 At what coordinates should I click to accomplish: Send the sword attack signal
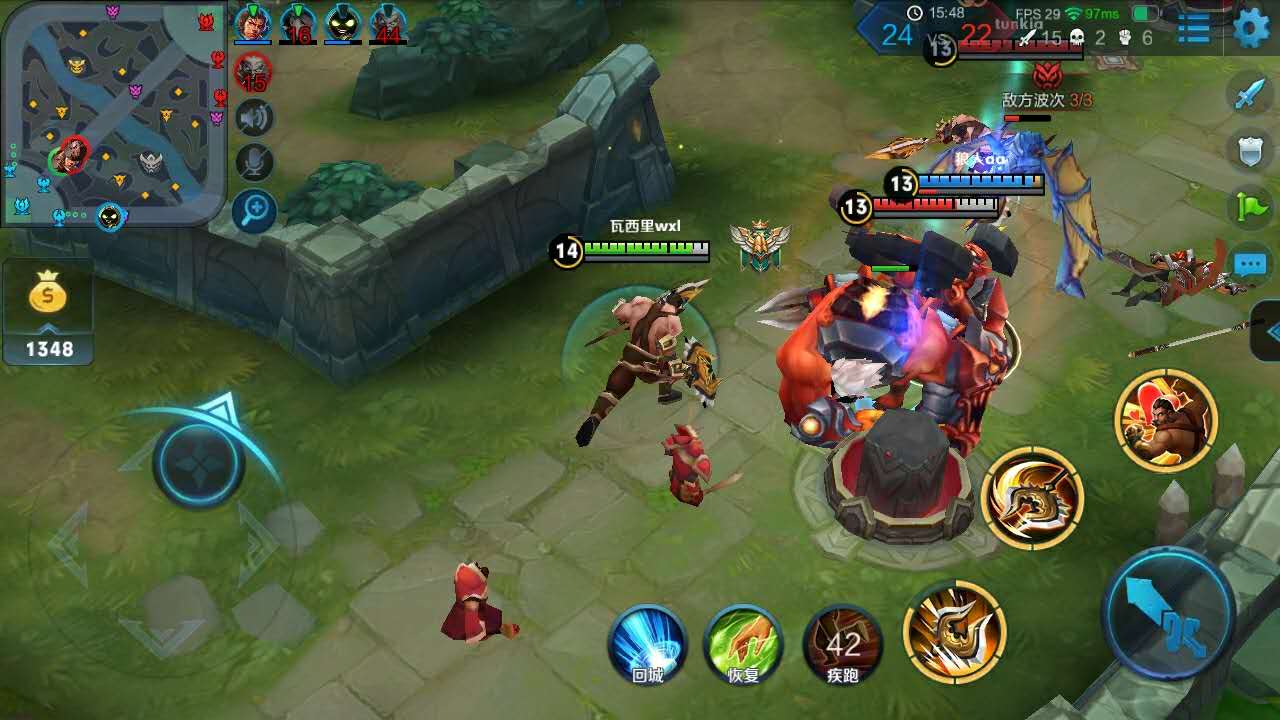(1250, 94)
